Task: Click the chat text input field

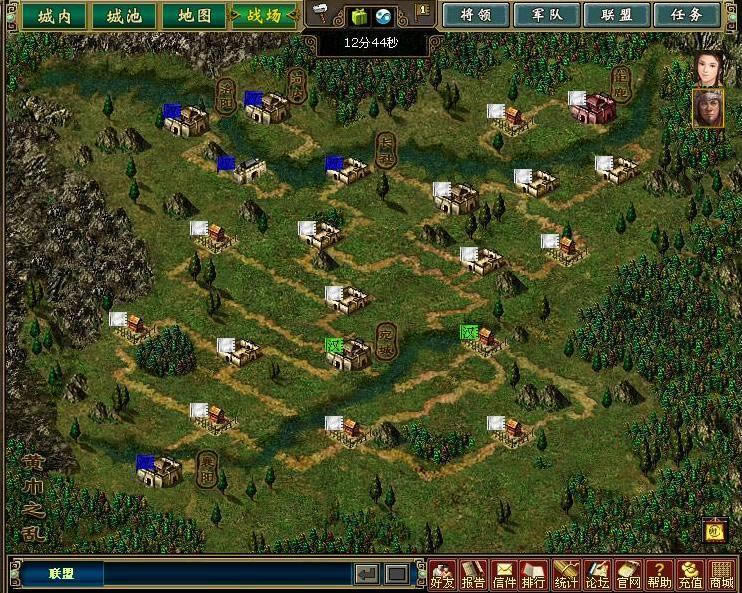Action: [x=228, y=574]
